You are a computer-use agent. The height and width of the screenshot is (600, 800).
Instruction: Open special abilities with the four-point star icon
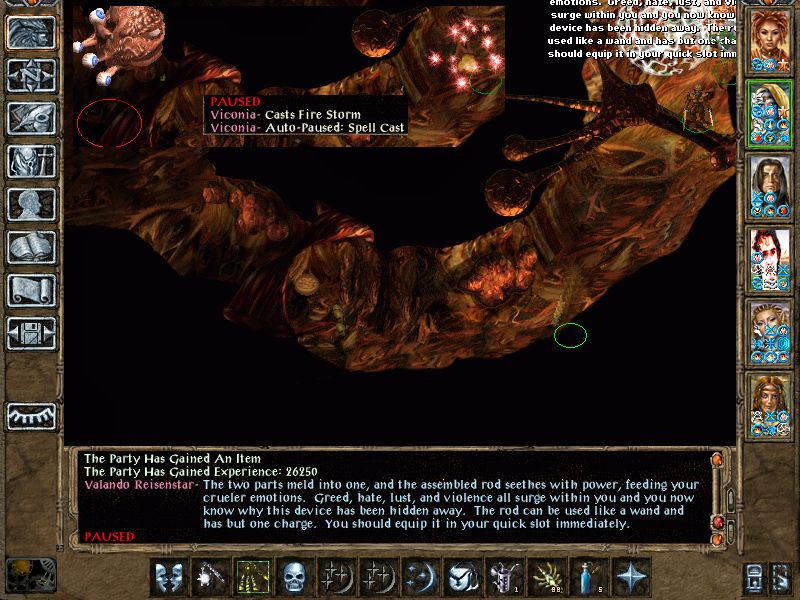pyautogui.click(x=631, y=577)
